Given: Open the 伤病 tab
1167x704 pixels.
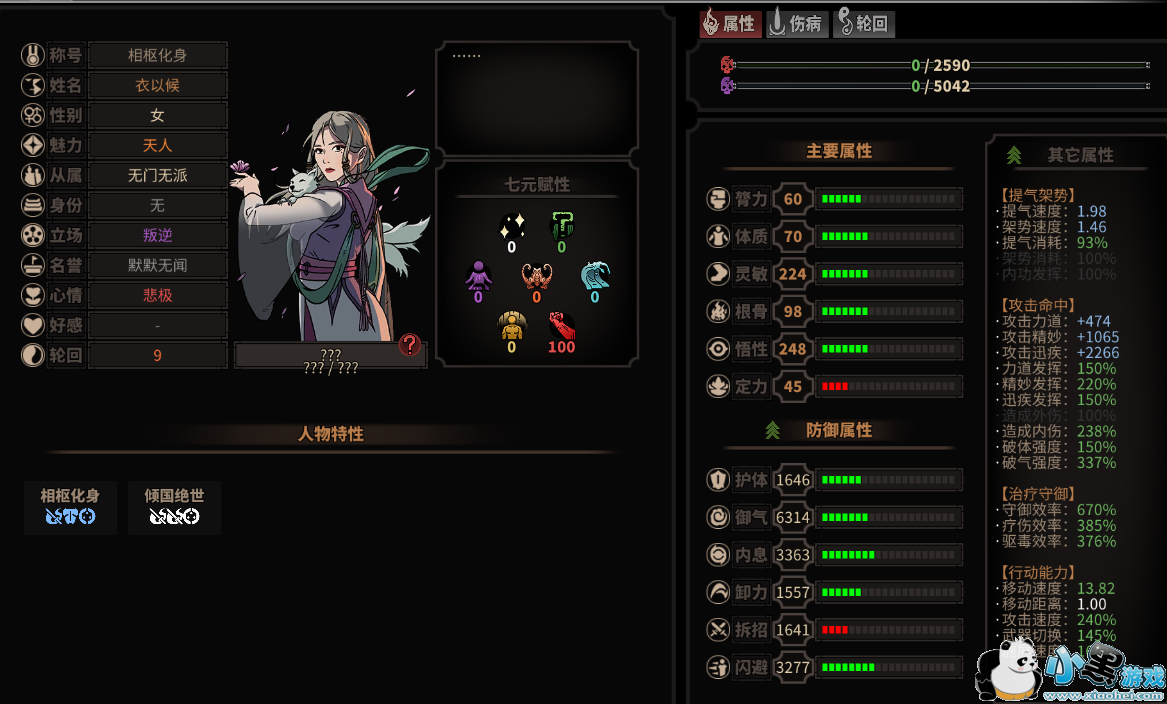Looking at the screenshot, I should click(797, 24).
